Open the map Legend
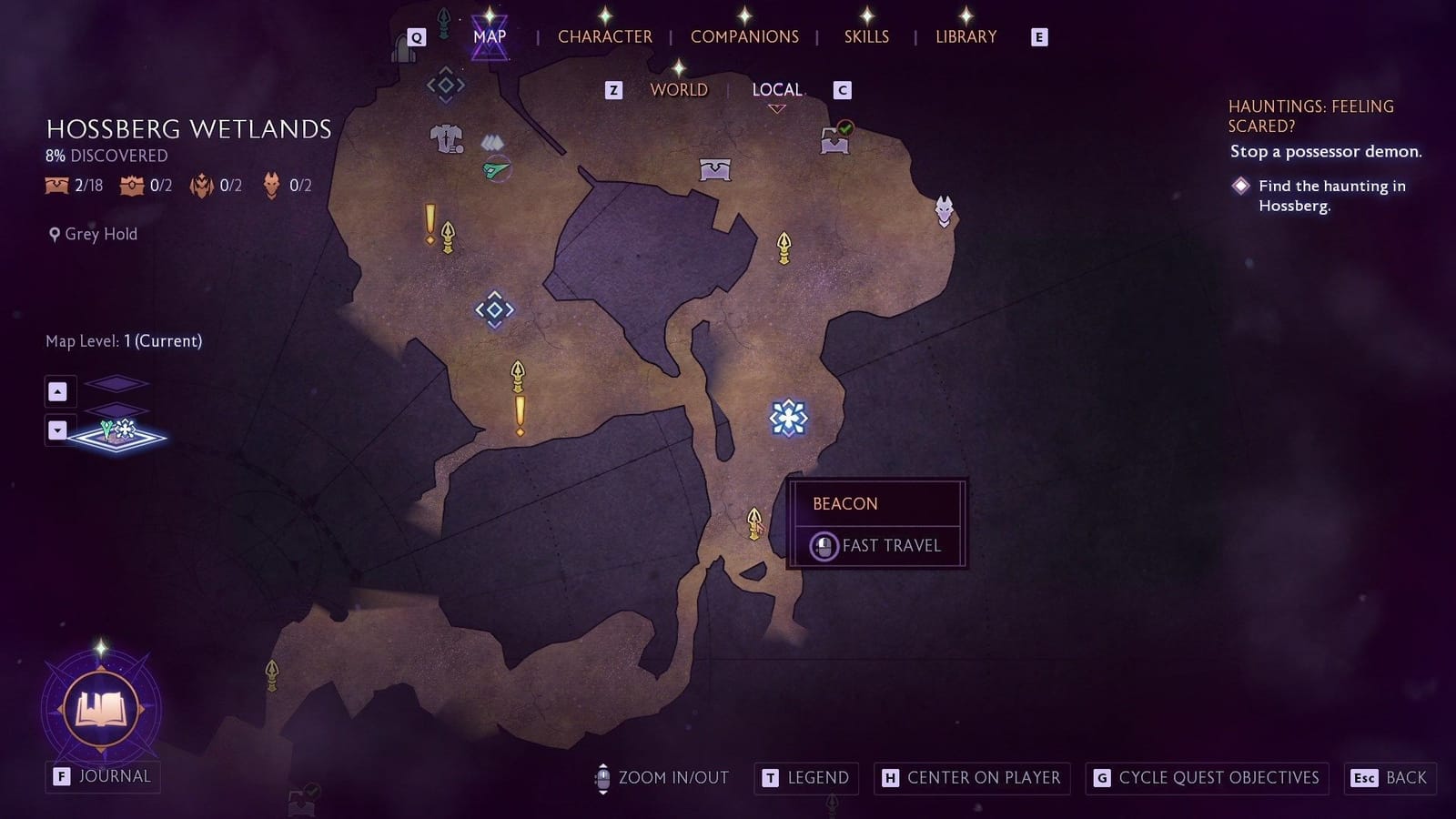The height and width of the screenshot is (819, 1456). point(806,778)
